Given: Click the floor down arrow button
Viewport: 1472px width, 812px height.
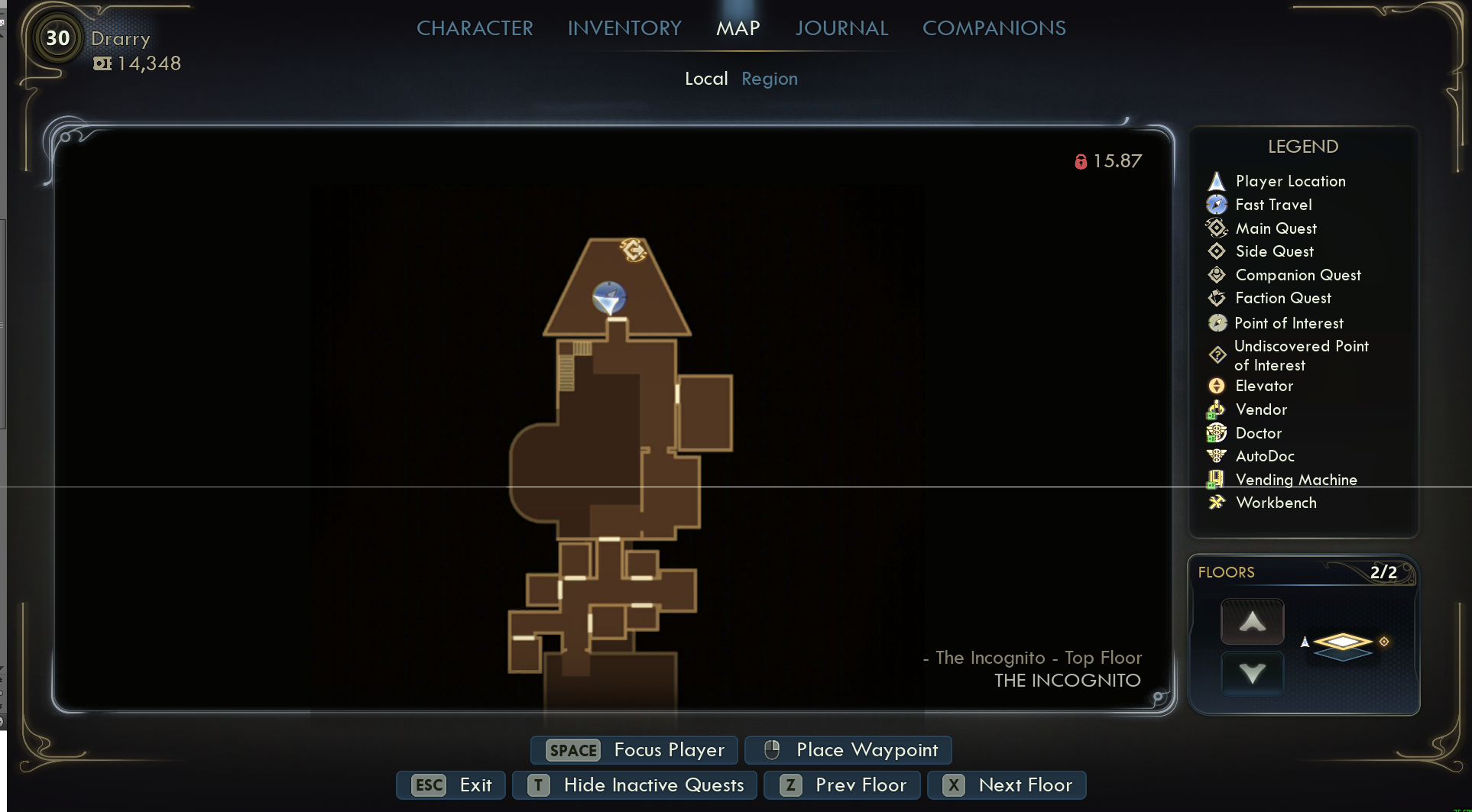Looking at the screenshot, I should (x=1252, y=673).
